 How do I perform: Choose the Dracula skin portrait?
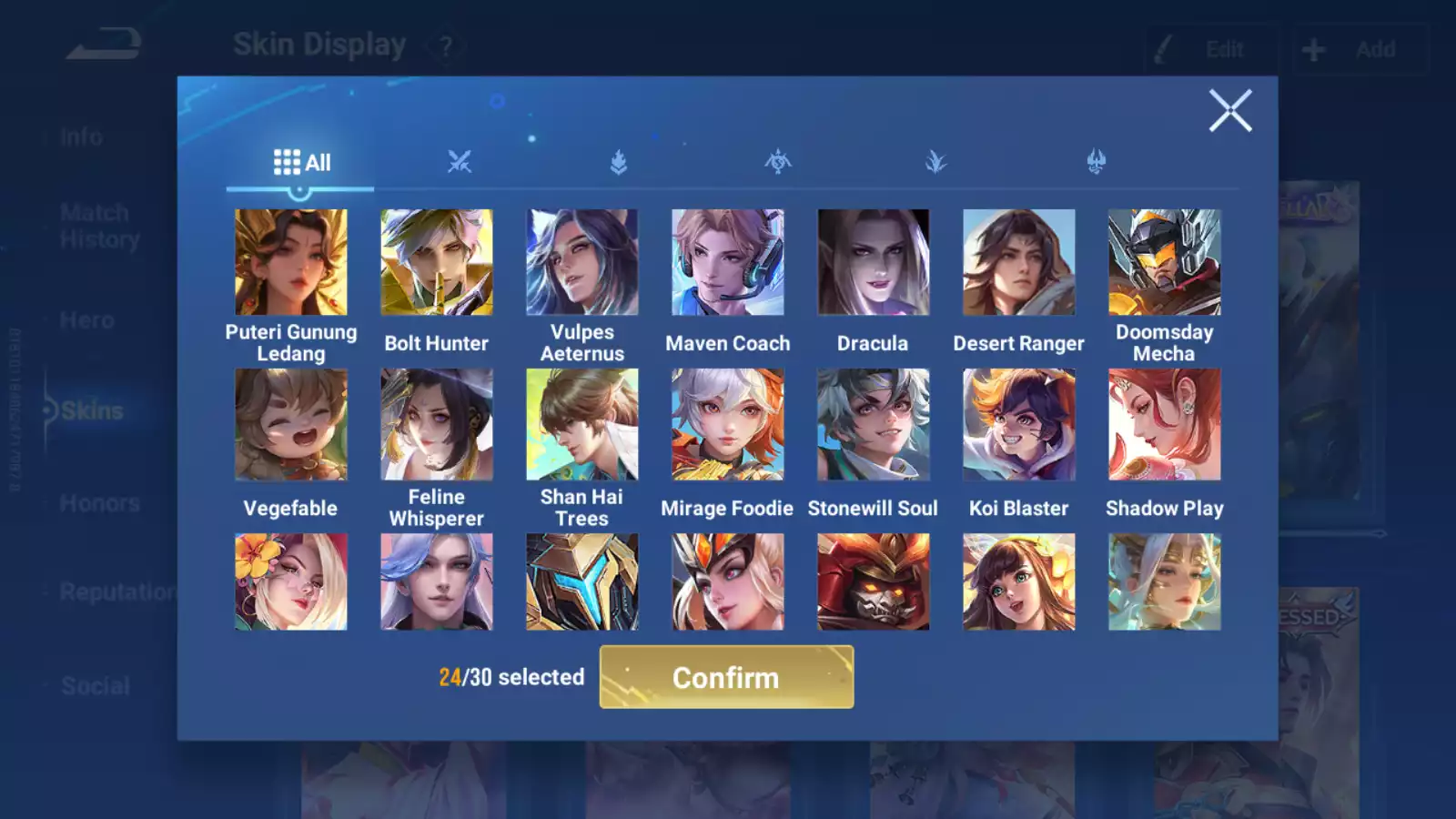pos(874,262)
